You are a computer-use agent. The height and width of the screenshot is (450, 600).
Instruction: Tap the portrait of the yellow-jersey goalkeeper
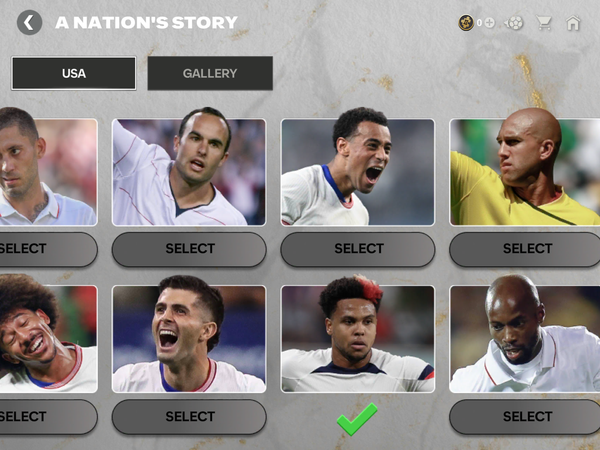525,172
